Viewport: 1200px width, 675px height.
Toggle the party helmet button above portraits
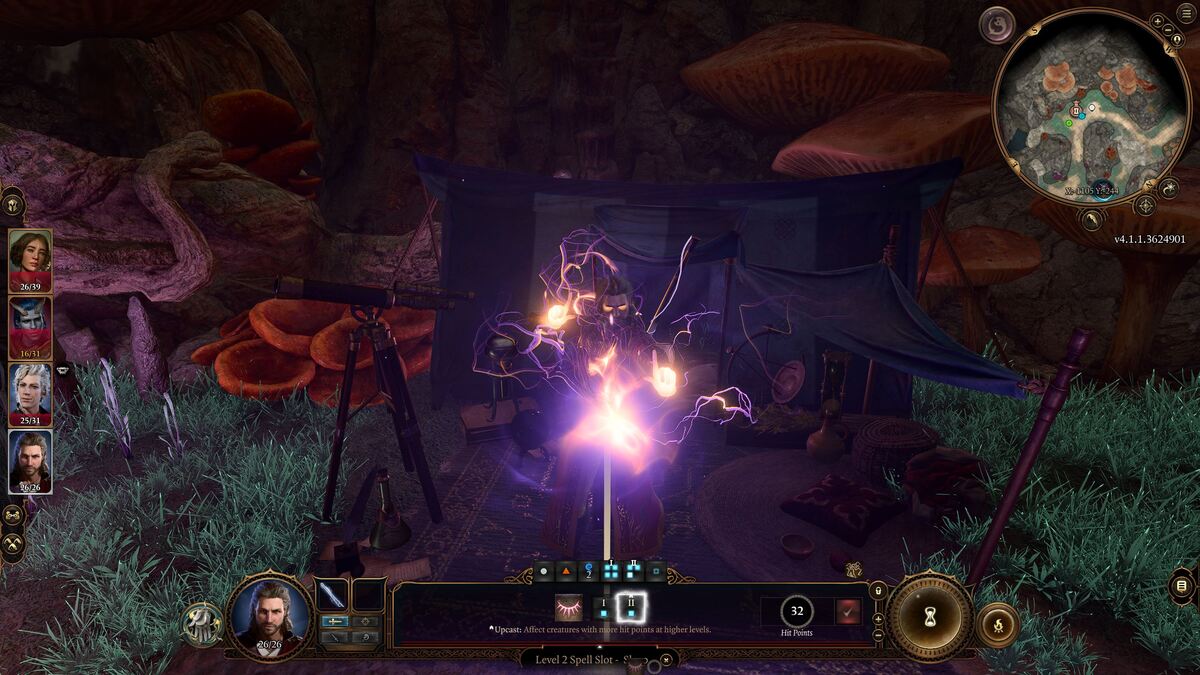click(x=13, y=204)
